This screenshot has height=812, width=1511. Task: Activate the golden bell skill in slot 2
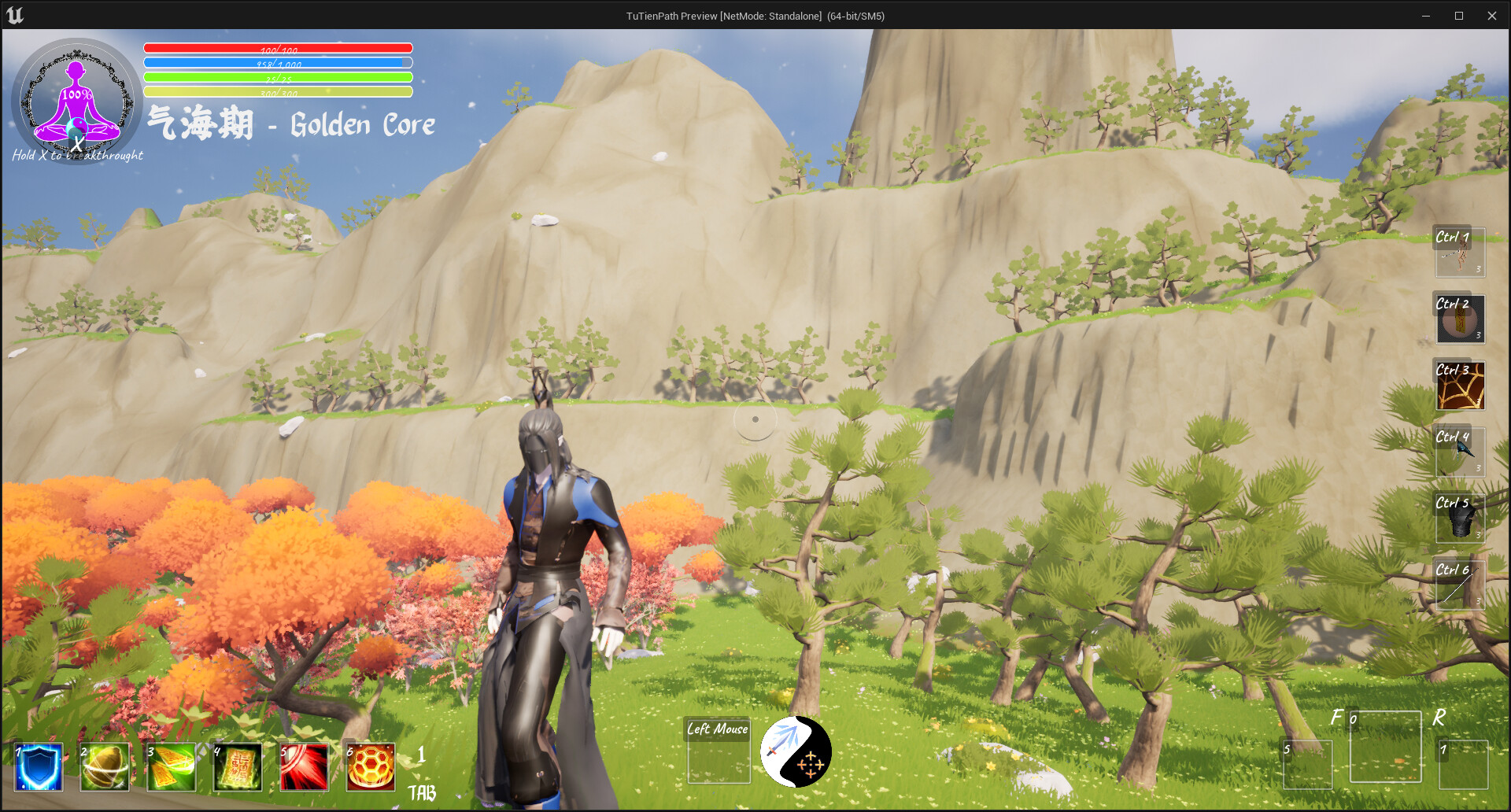click(105, 766)
